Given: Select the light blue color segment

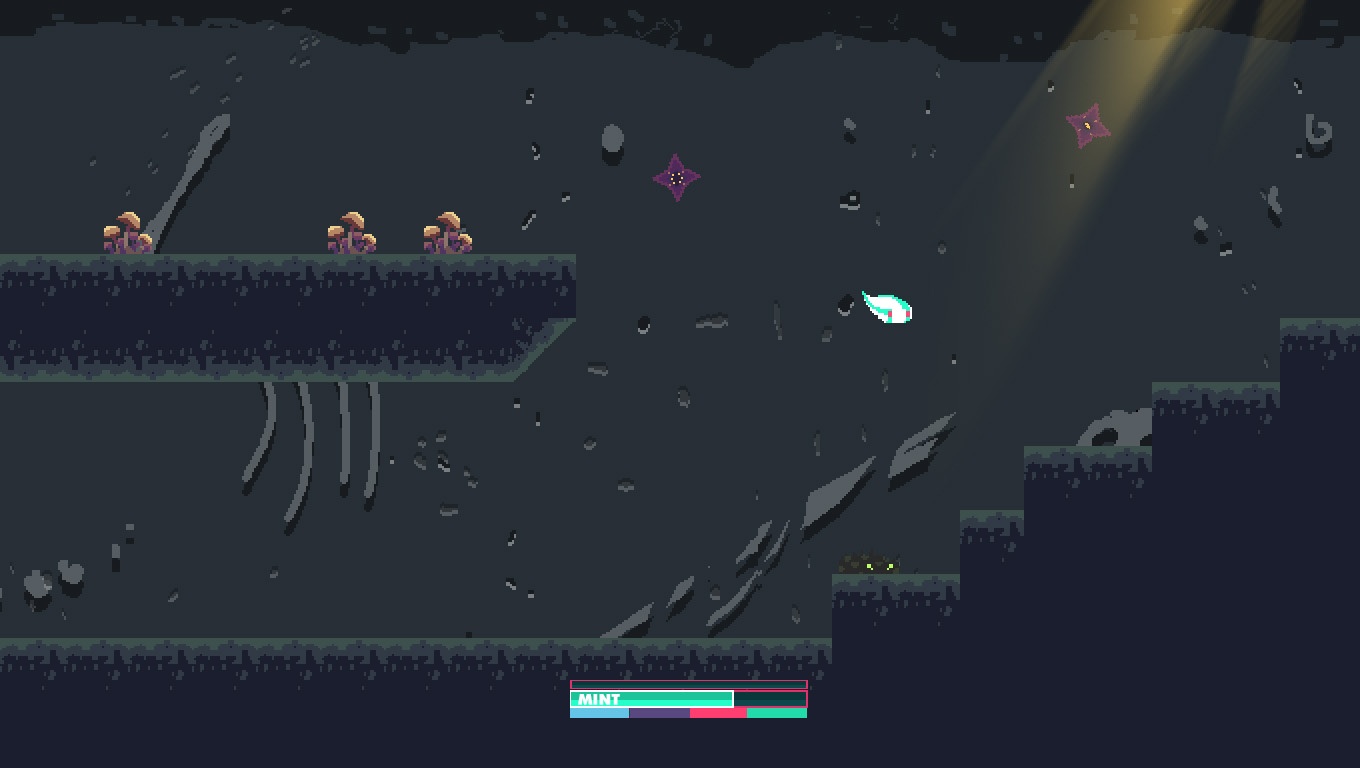Looking at the screenshot, I should [599, 713].
